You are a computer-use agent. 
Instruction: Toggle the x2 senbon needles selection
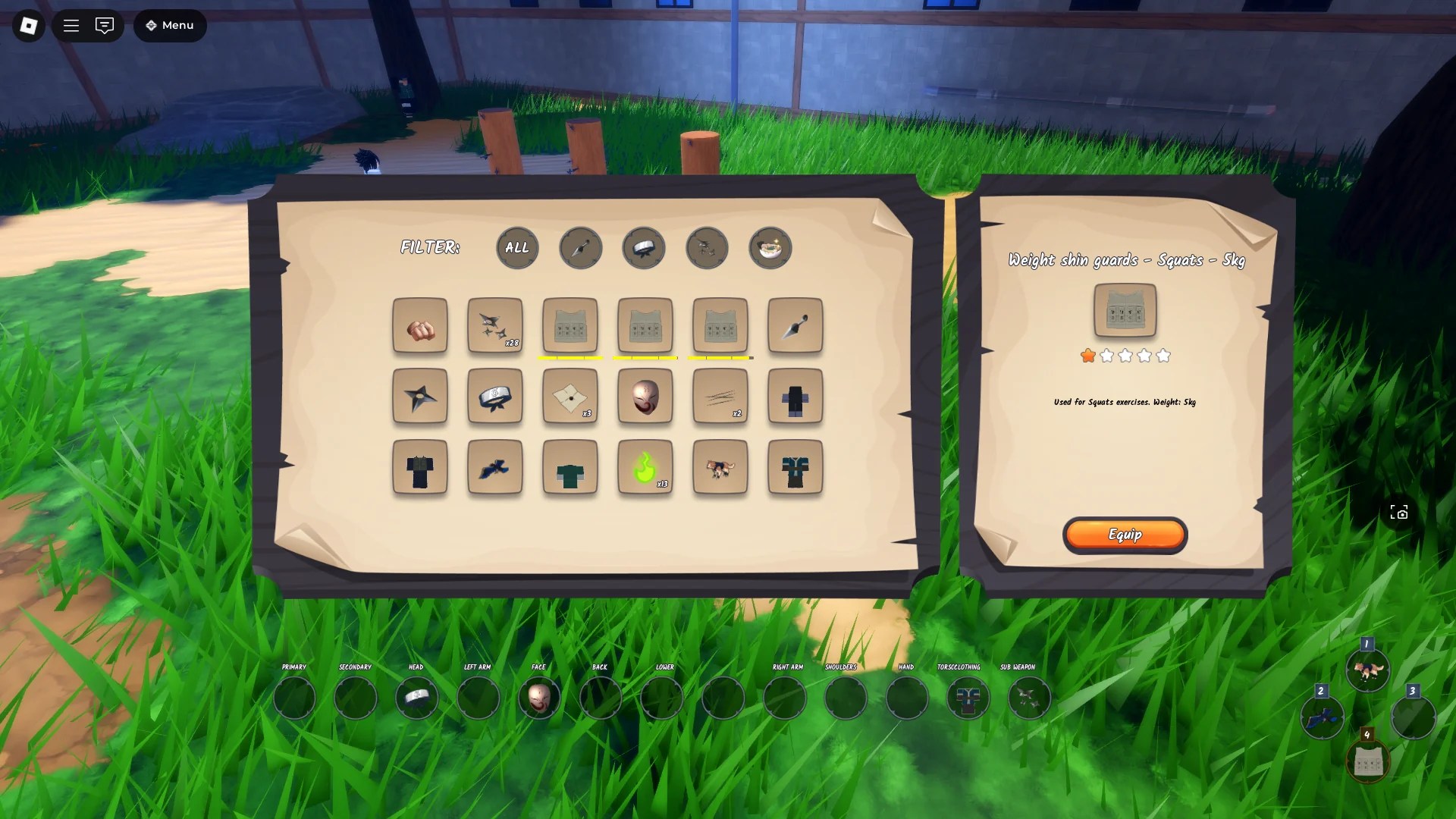(x=720, y=397)
